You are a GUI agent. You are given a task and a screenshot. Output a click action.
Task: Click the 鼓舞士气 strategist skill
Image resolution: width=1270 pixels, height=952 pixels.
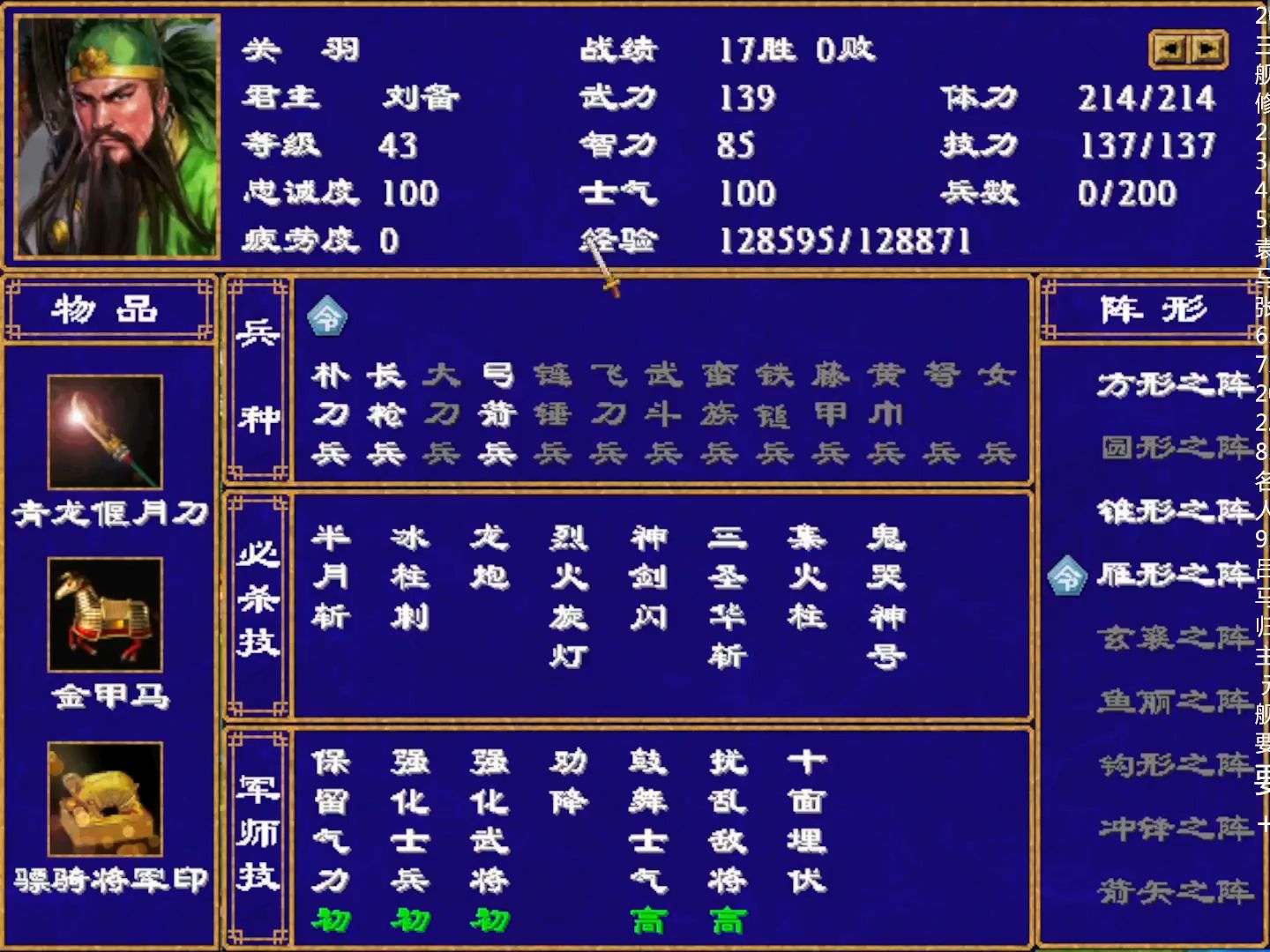[650, 820]
